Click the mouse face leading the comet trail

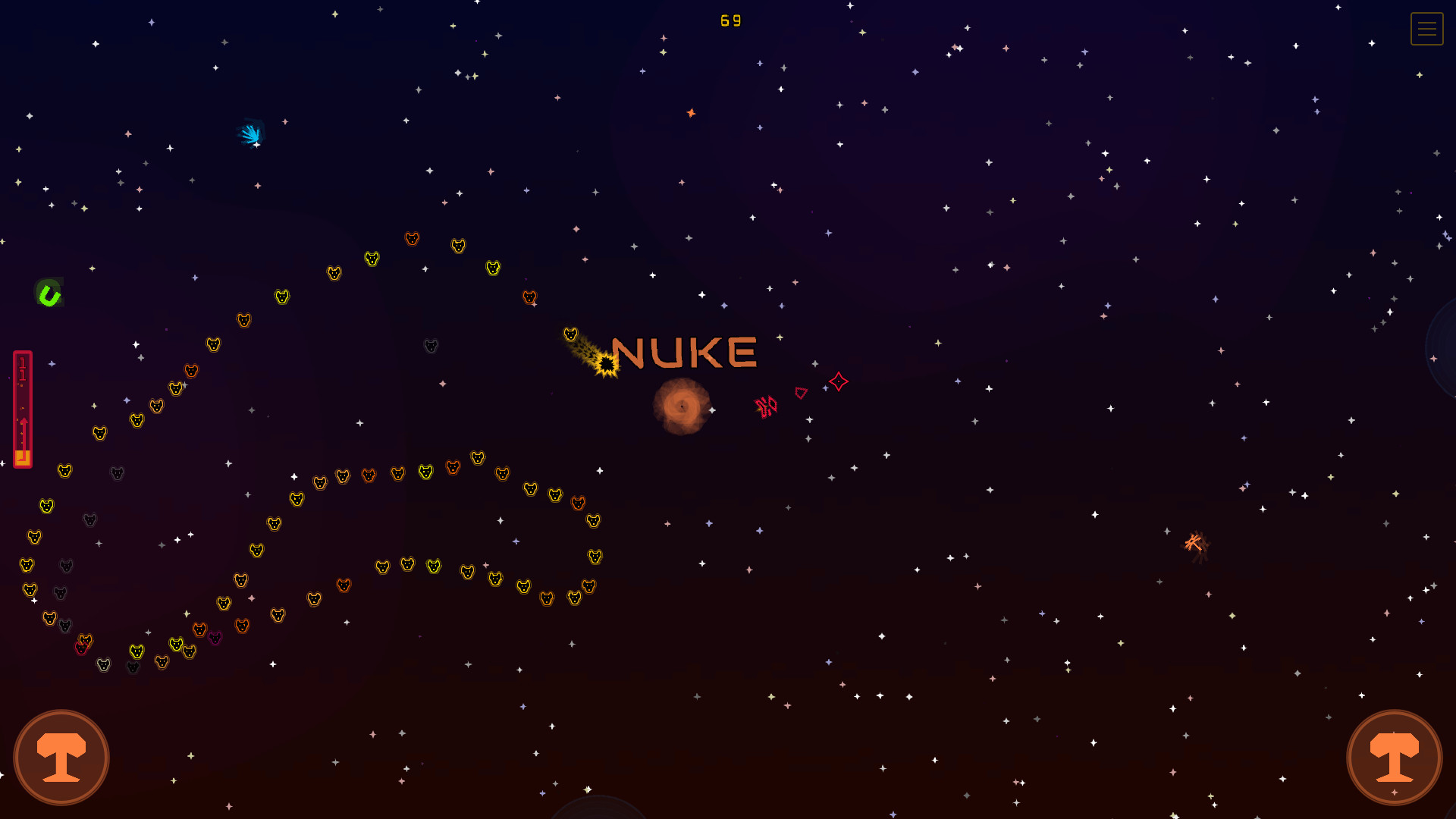tap(570, 334)
